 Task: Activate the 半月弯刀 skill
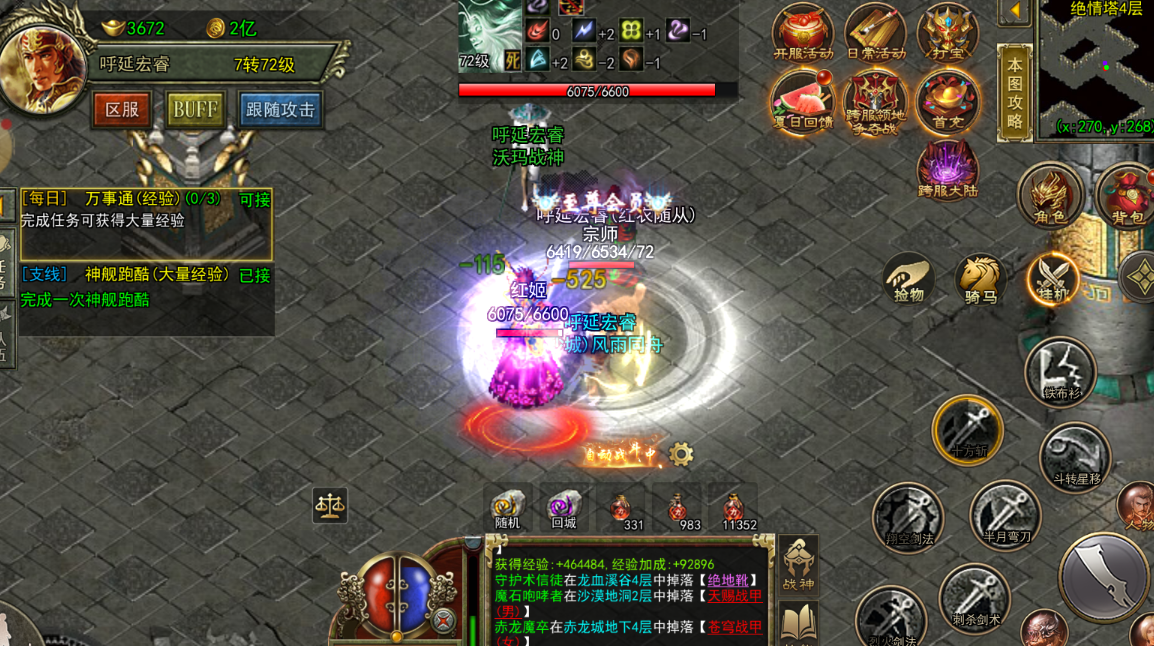(1005, 516)
